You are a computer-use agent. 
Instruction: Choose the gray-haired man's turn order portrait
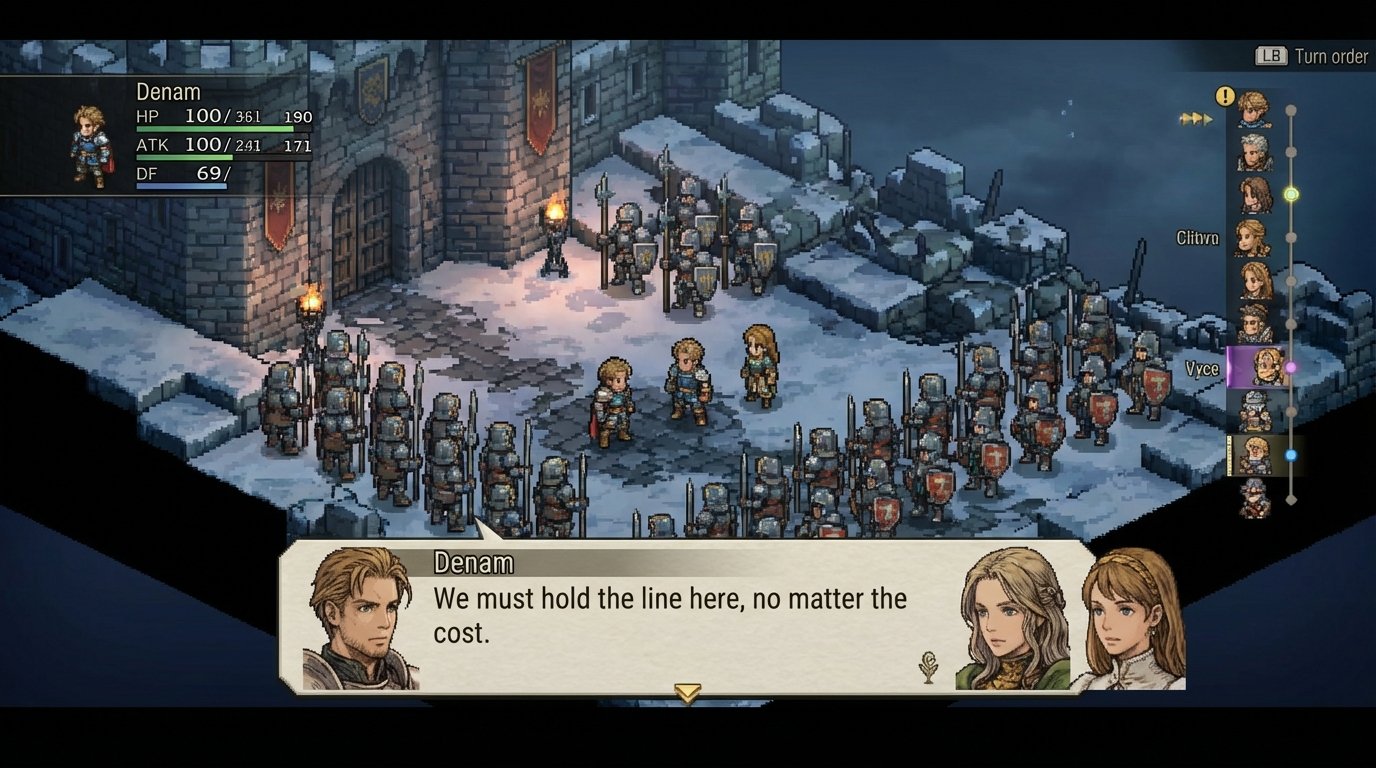[1254, 152]
